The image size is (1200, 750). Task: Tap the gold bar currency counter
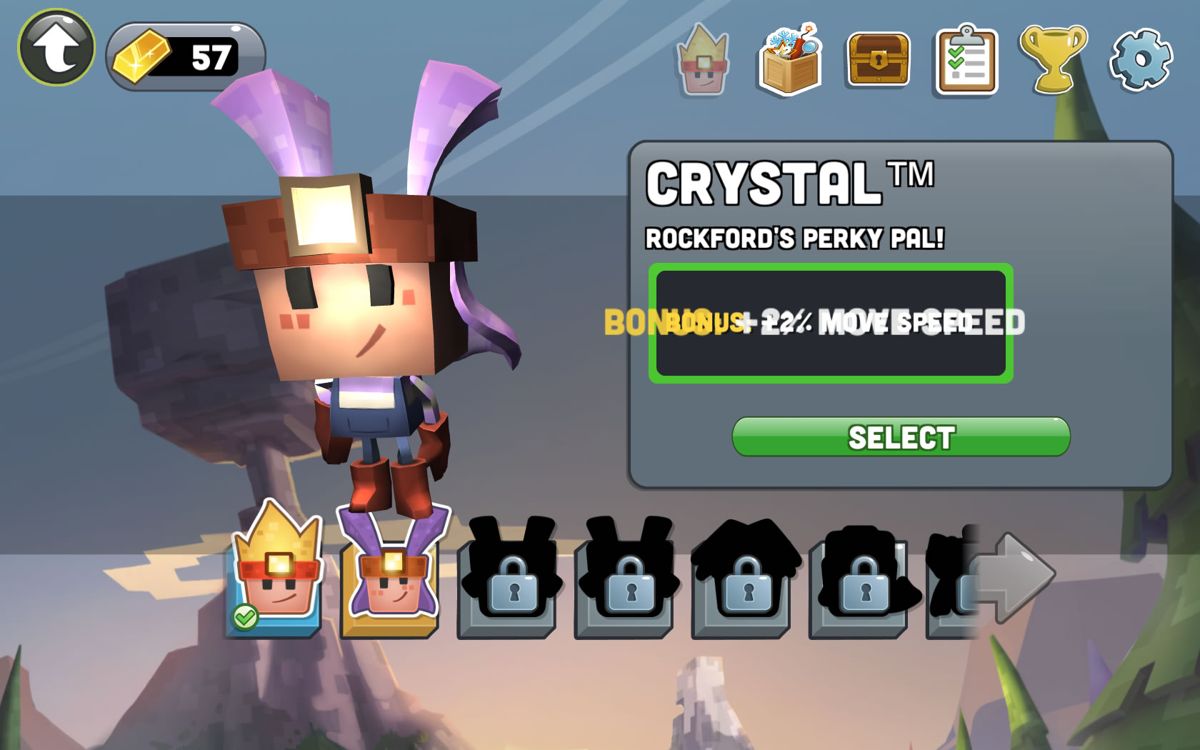click(186, 57)
